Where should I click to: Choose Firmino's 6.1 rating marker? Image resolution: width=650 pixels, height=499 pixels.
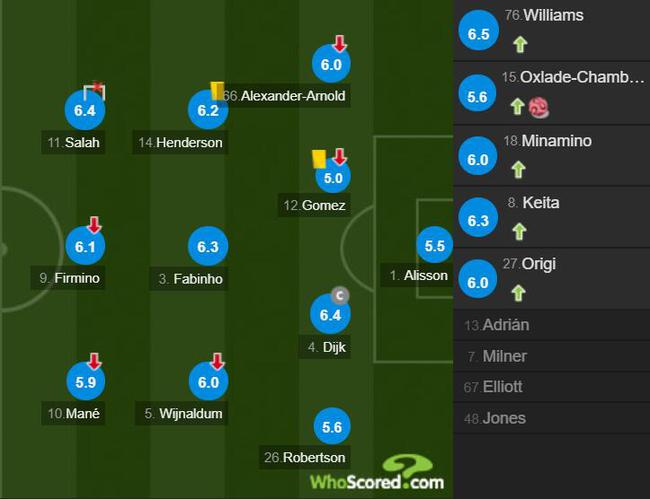coord(84,246)
